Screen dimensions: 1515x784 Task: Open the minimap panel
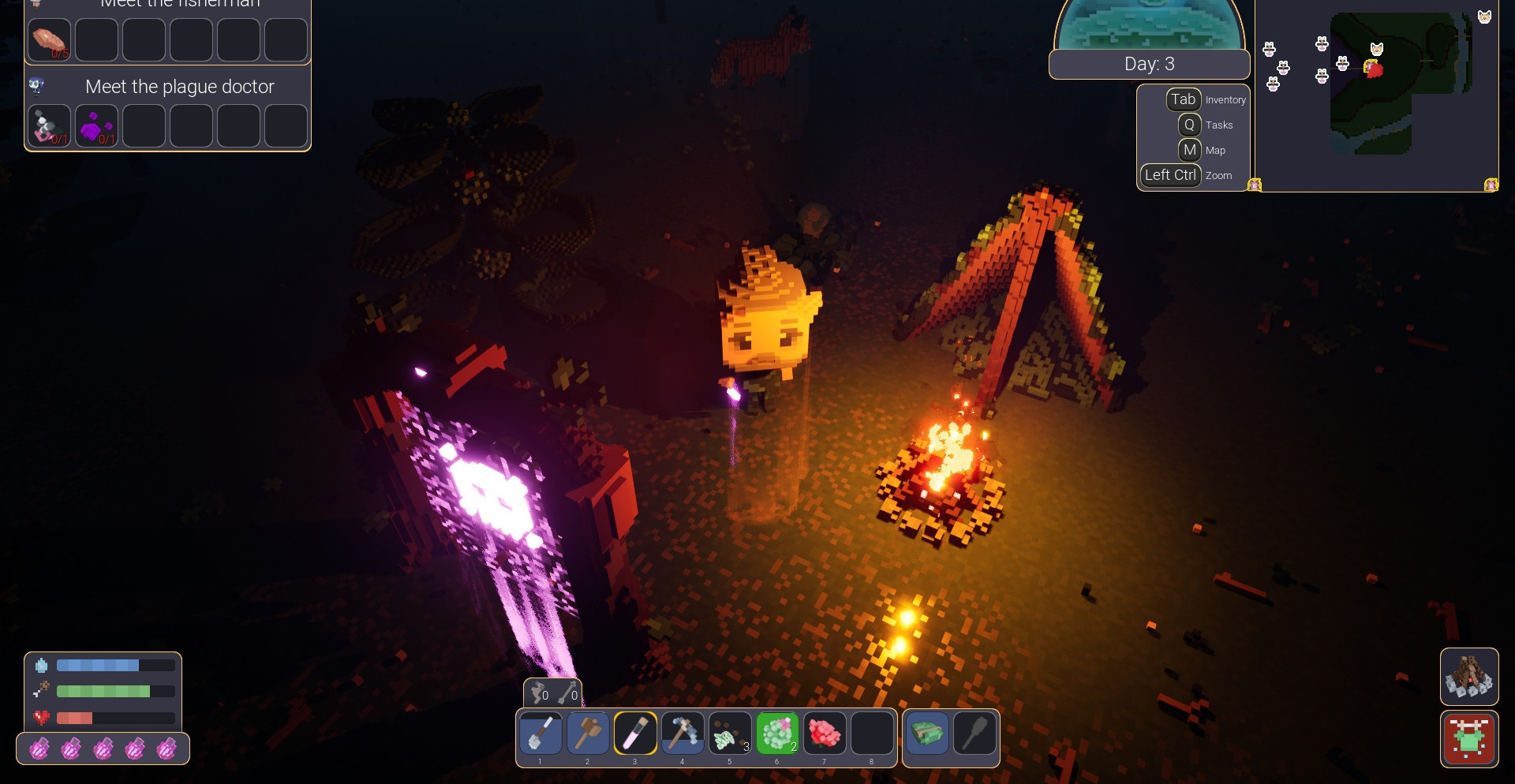pyautogui.click(x=1376, y=95)
